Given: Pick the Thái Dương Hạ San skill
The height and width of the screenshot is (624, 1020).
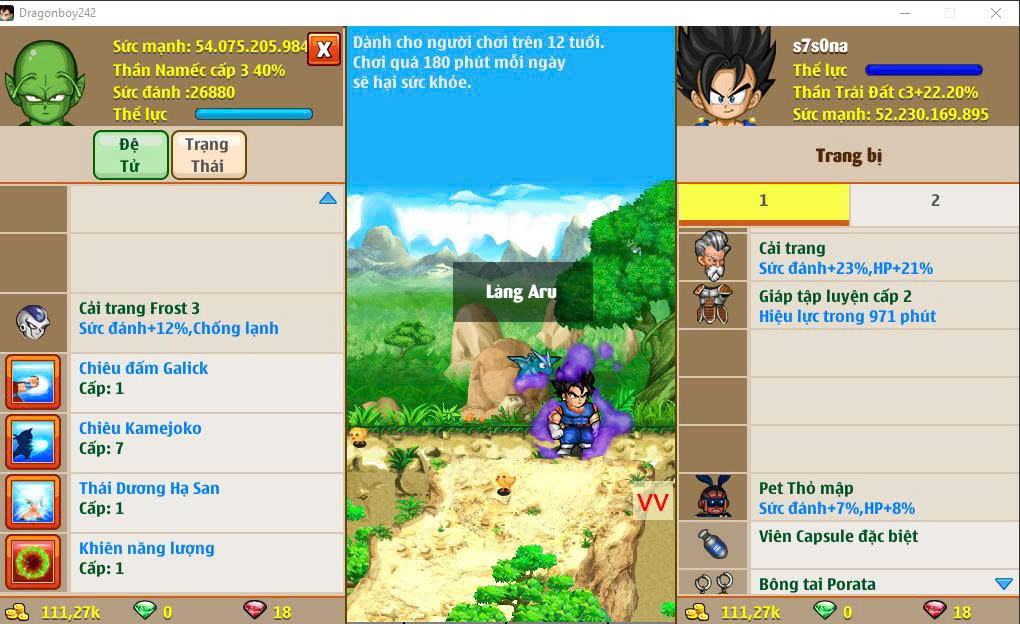Looking at the screenshot, I should (178, 499).
